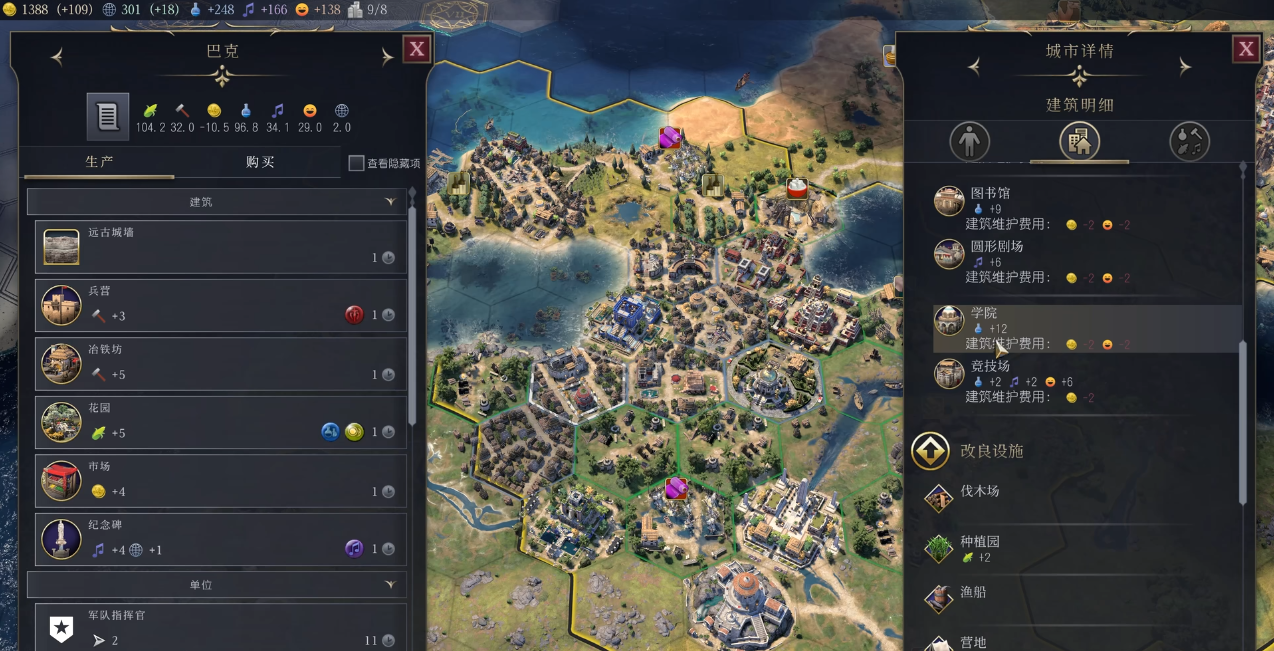1274x651 pixels.
Task: Switch to the 购买 tab
Action: (260, 162)
